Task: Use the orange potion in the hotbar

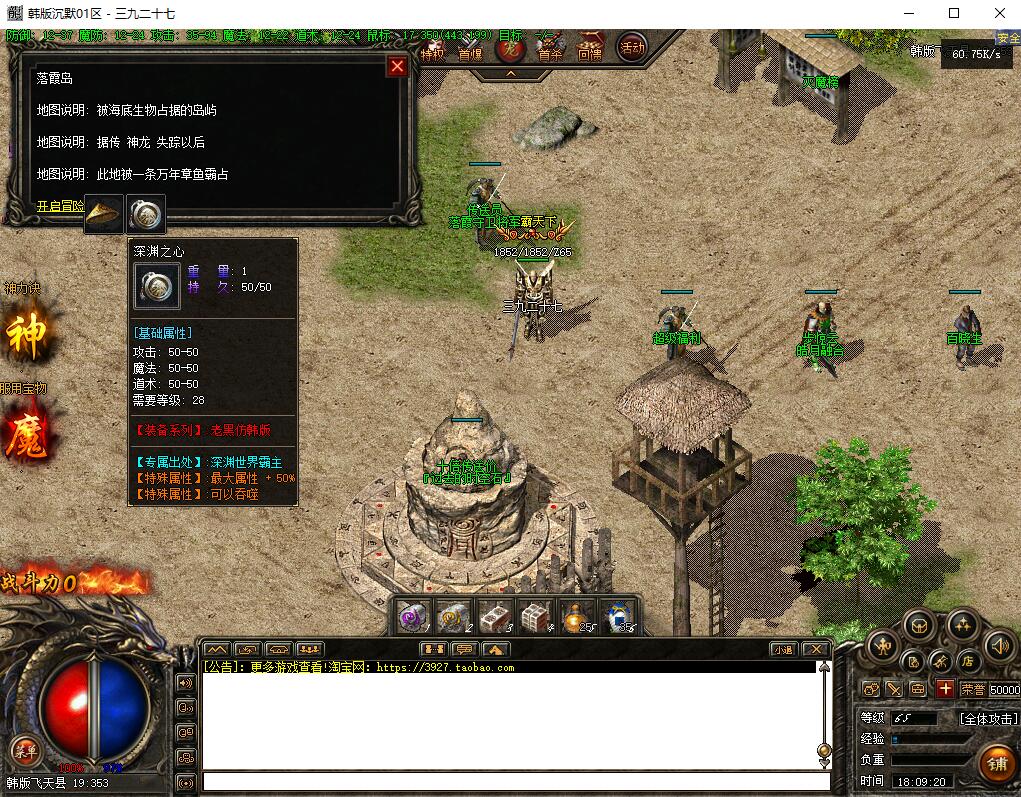Action: point(577,617)
